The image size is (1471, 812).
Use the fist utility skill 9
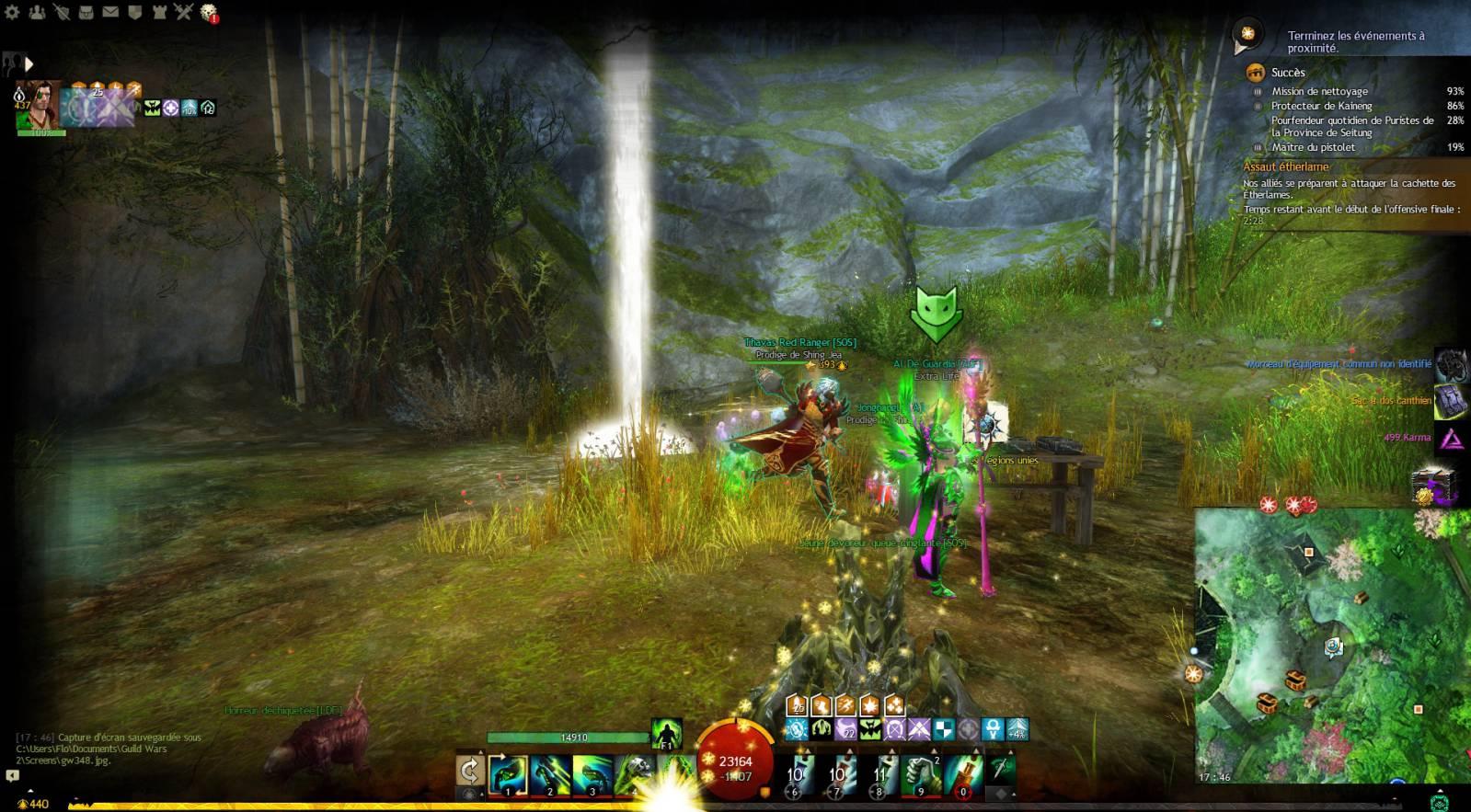pyautogui.click(x=924, y=773)
